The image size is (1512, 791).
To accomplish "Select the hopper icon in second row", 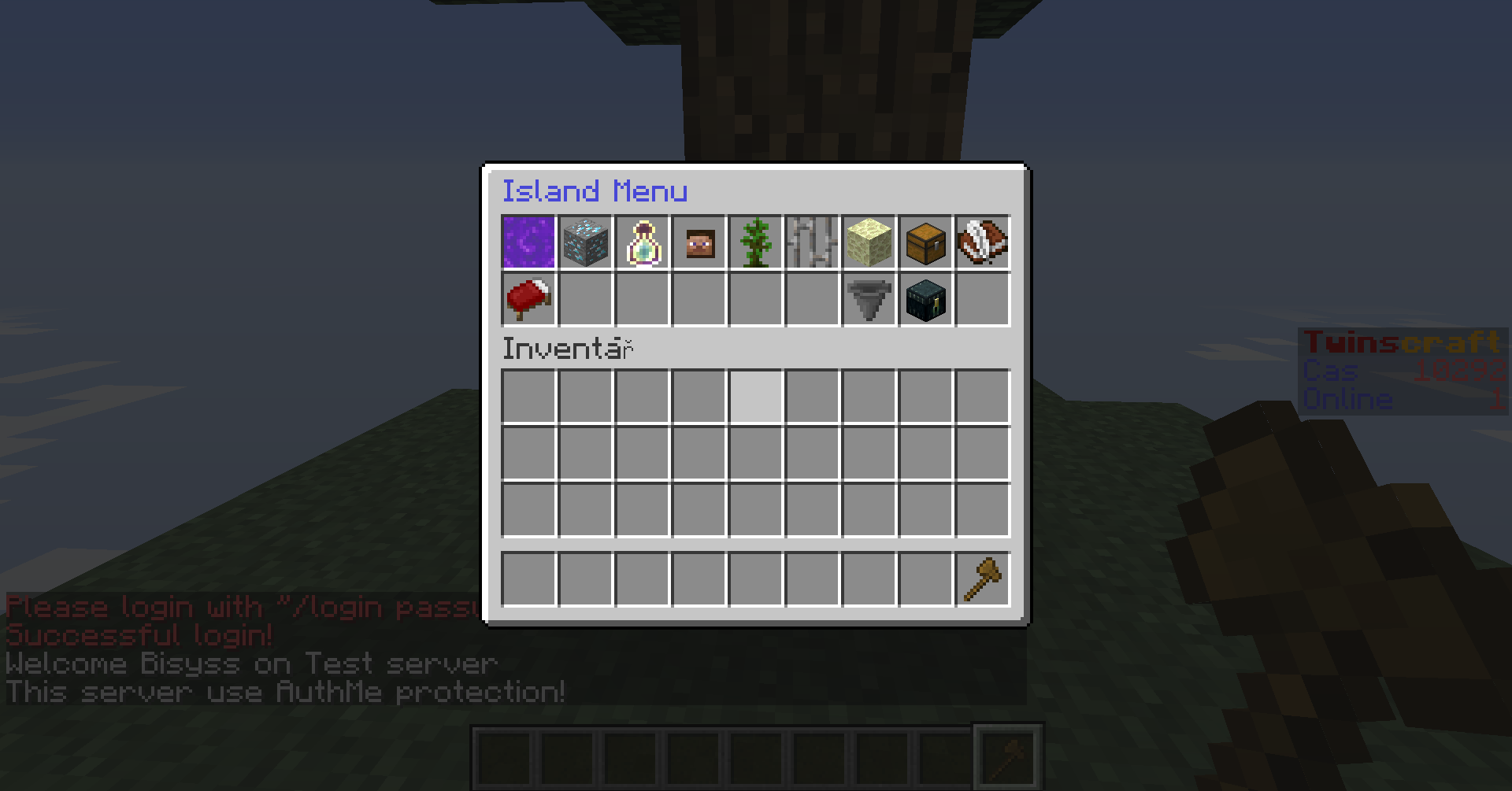I will click(x=868, y=299).
